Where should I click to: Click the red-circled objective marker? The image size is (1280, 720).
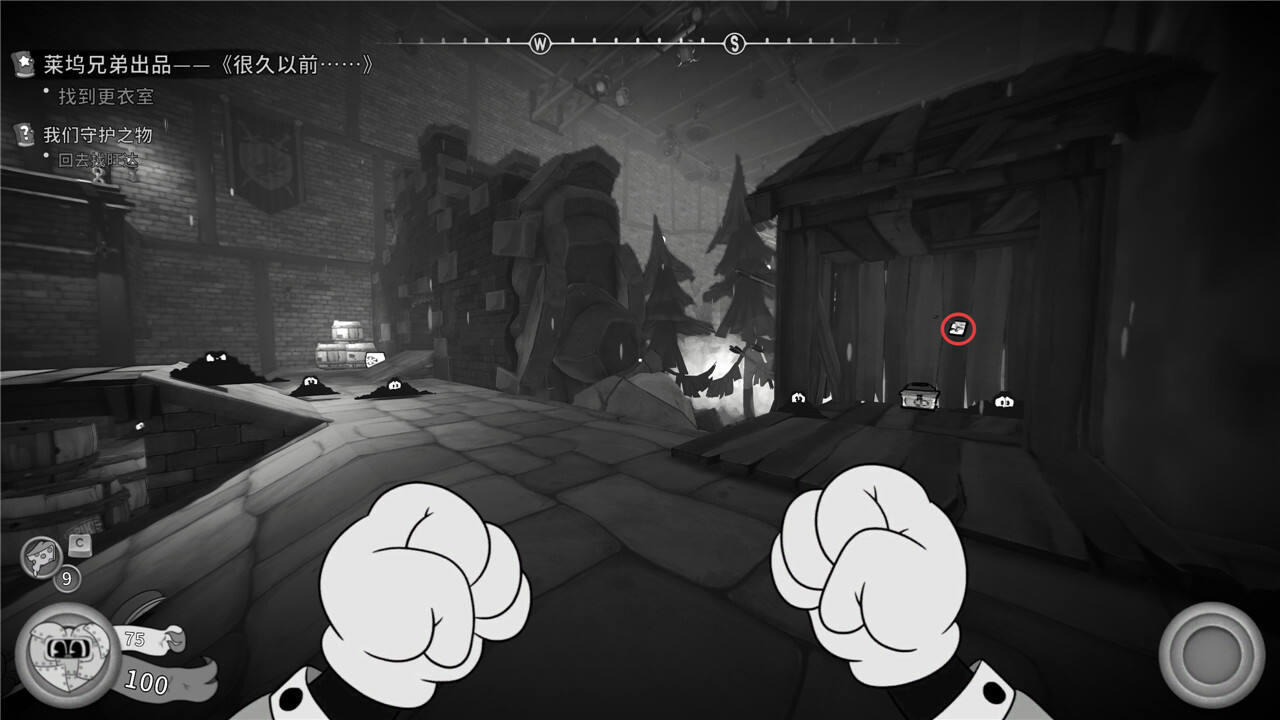(958, 328)
